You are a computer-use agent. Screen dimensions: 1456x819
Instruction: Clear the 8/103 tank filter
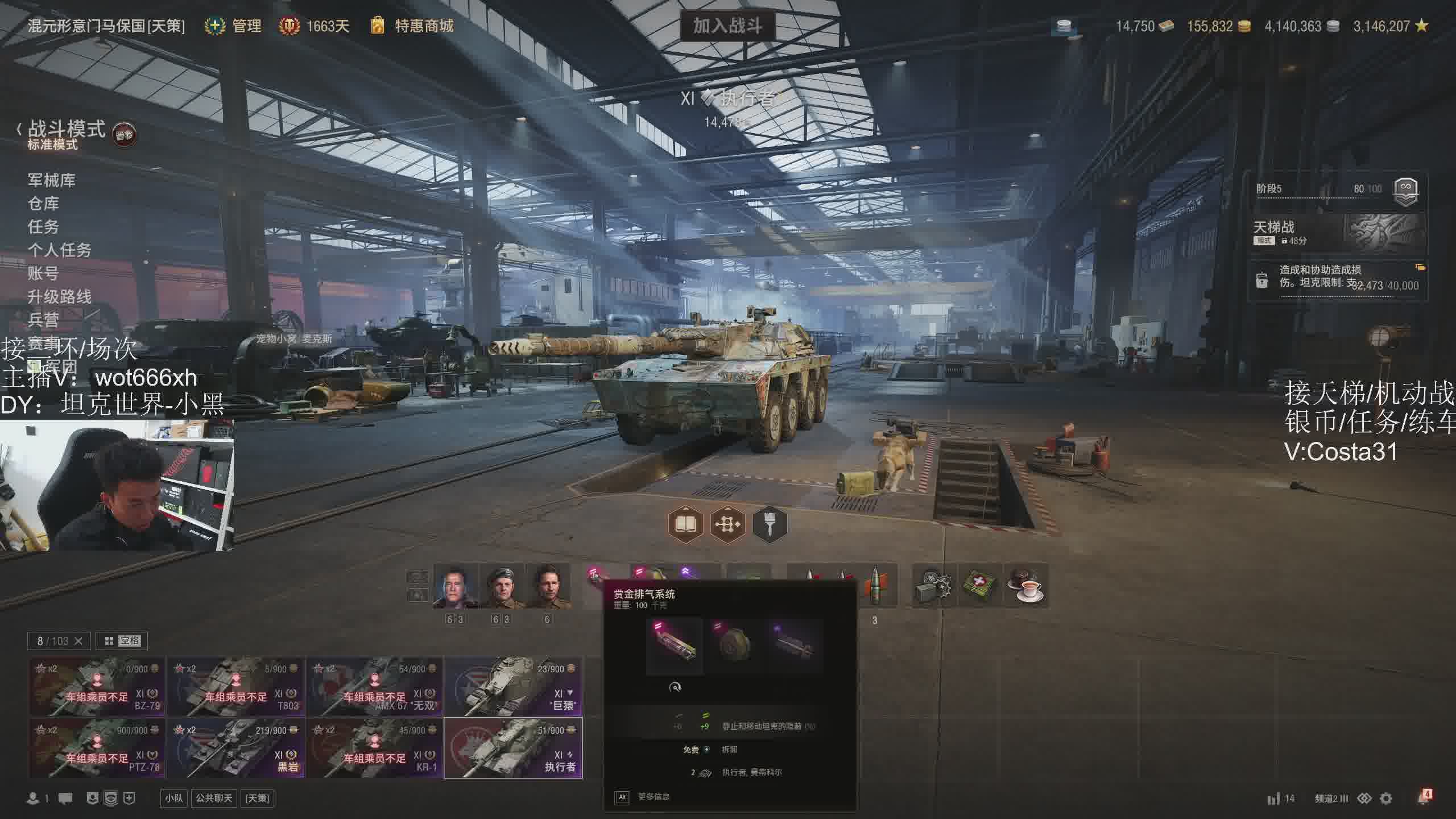pyautogui.click(x=78, y=641)
